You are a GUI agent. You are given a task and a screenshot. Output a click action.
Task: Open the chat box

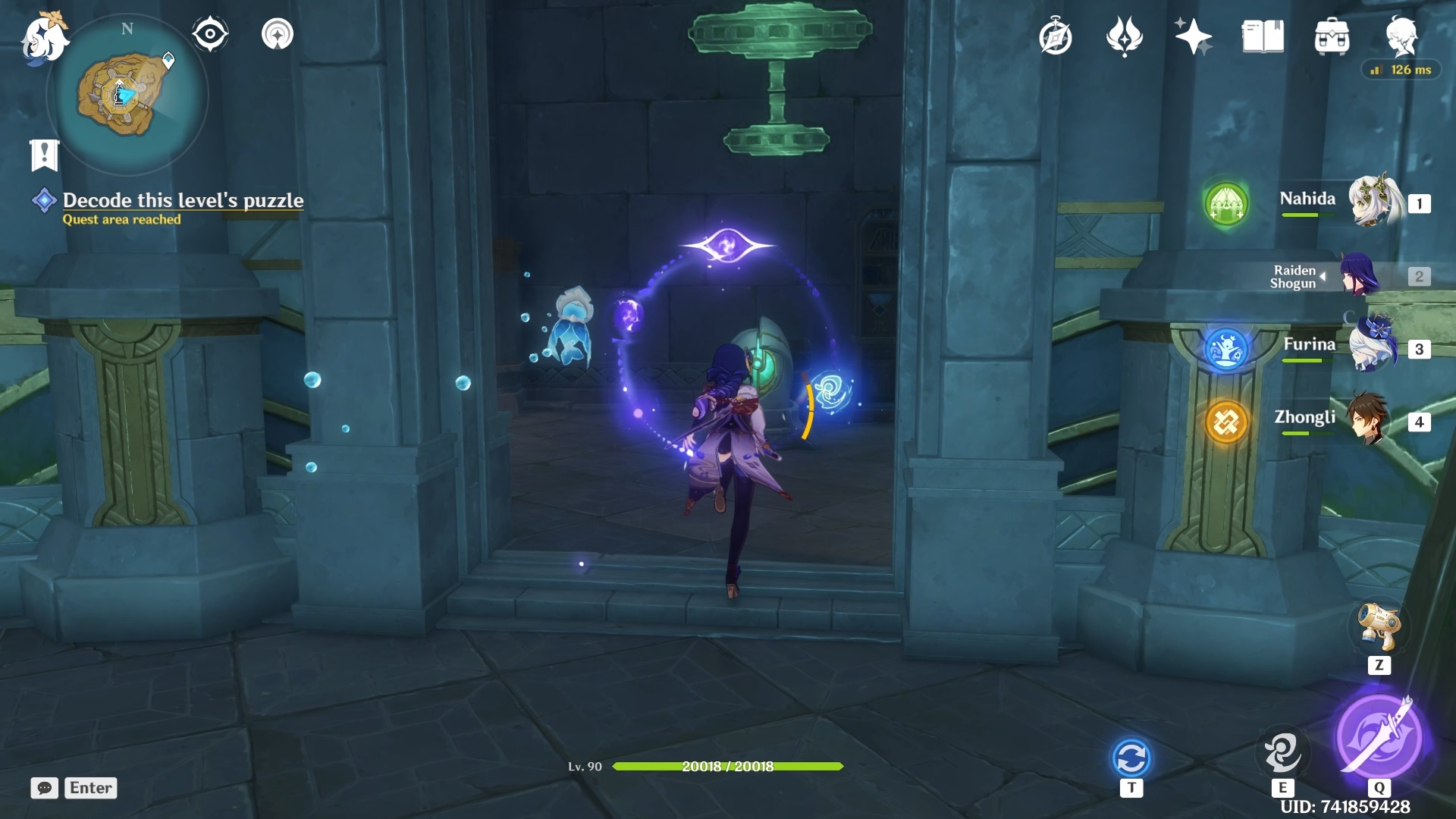coord(45,788)
